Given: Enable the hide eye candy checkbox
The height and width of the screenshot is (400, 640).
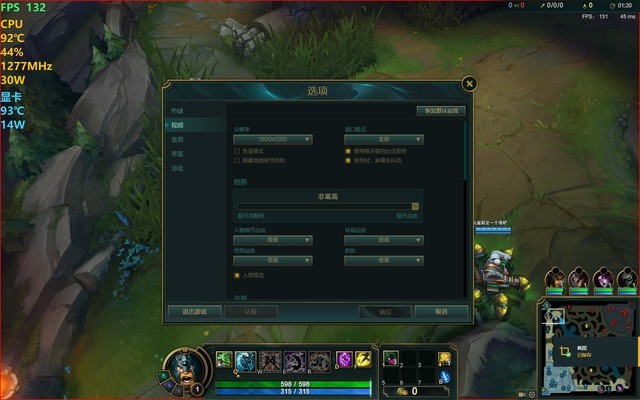Looking at the screenshot, I should [x=237, y=160].
